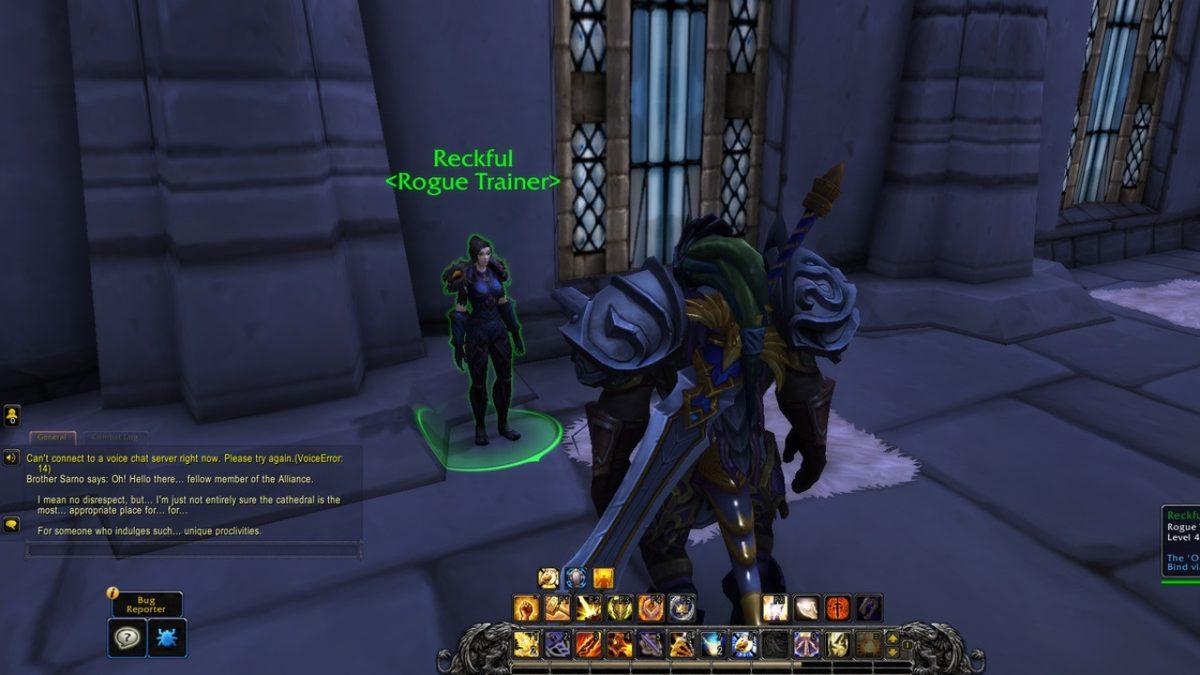Use the blue glowing orb ability in slot 8

[x=743, y=645]
